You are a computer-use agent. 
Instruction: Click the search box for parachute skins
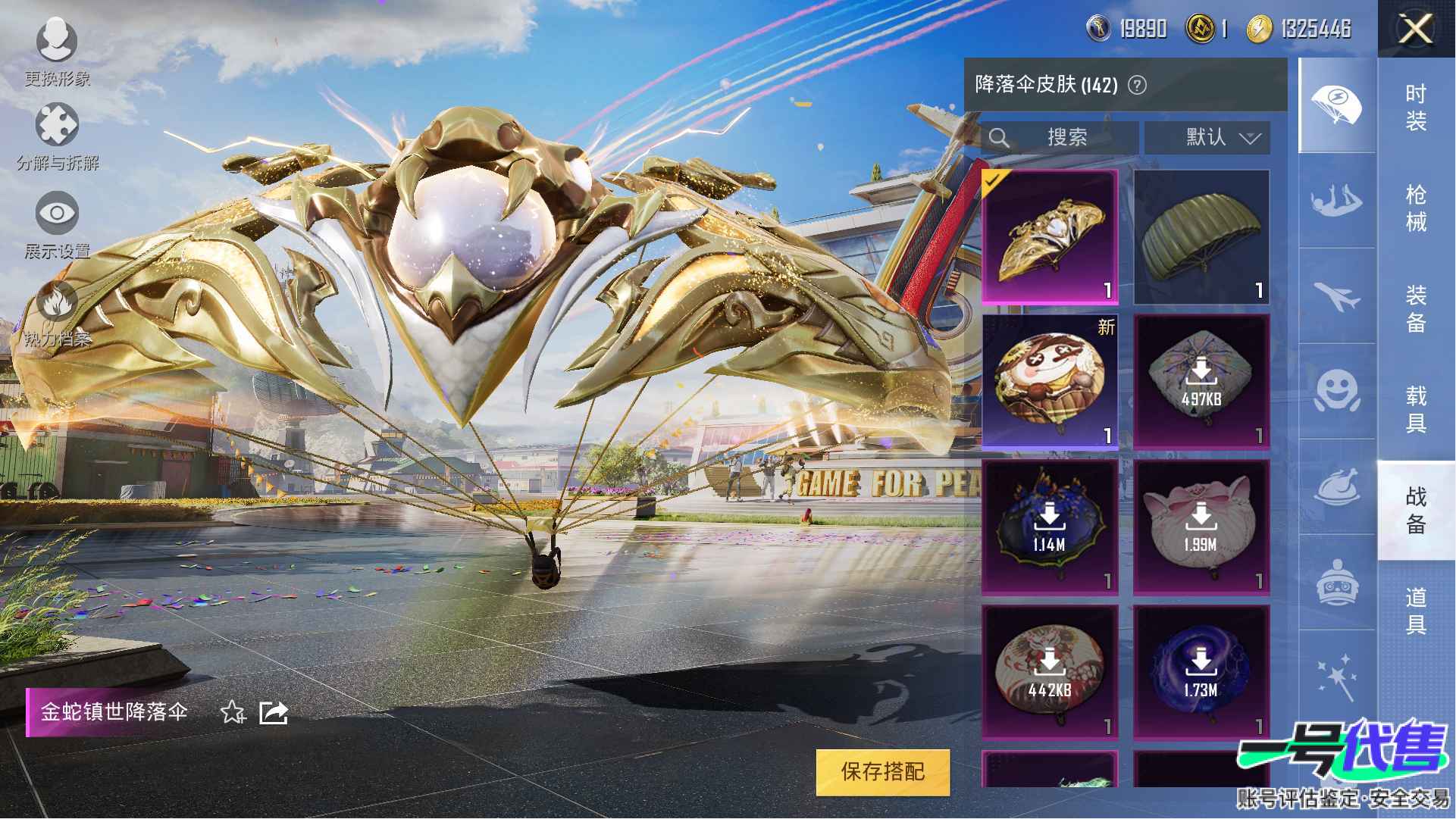pyautogui.click(x=1060, y=137)
